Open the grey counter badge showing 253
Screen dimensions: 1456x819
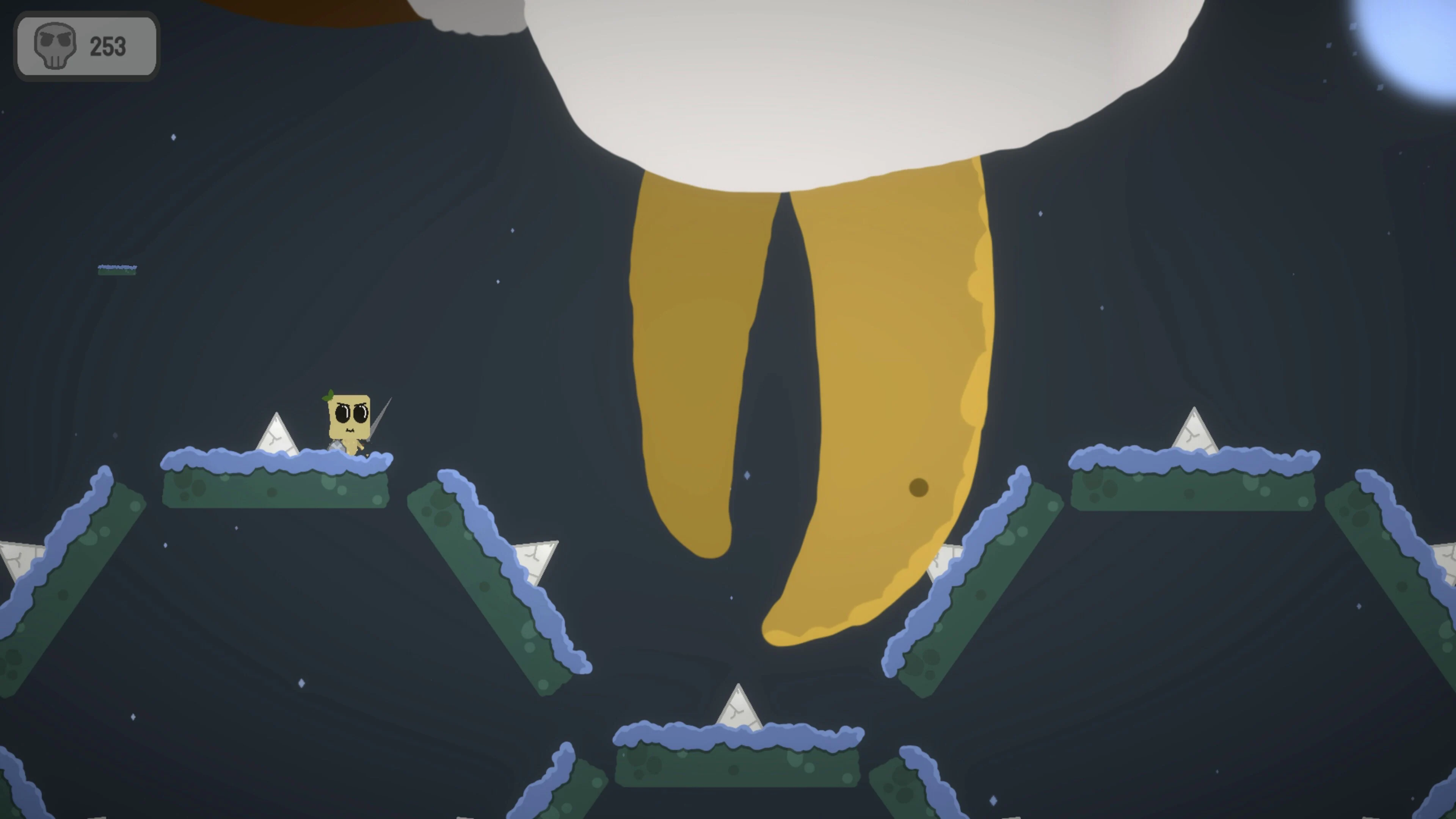85,45
